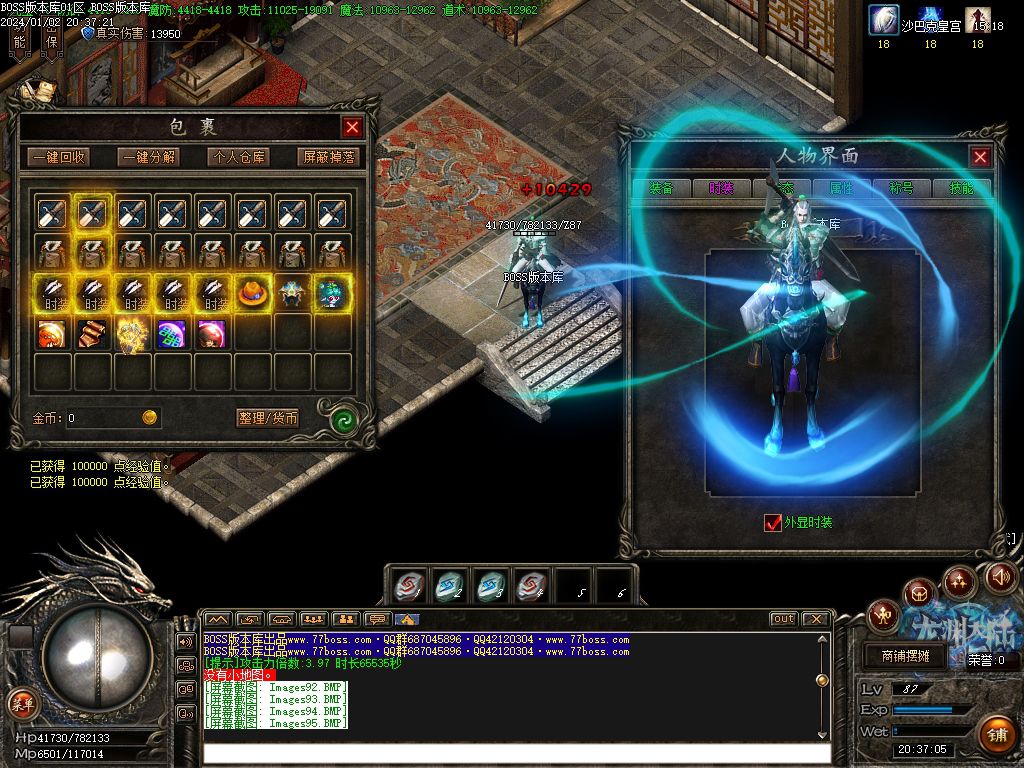Switch to the 装备 equipment tab
The width and height of the screenshot is (1024, 768).
click(661, 188)
